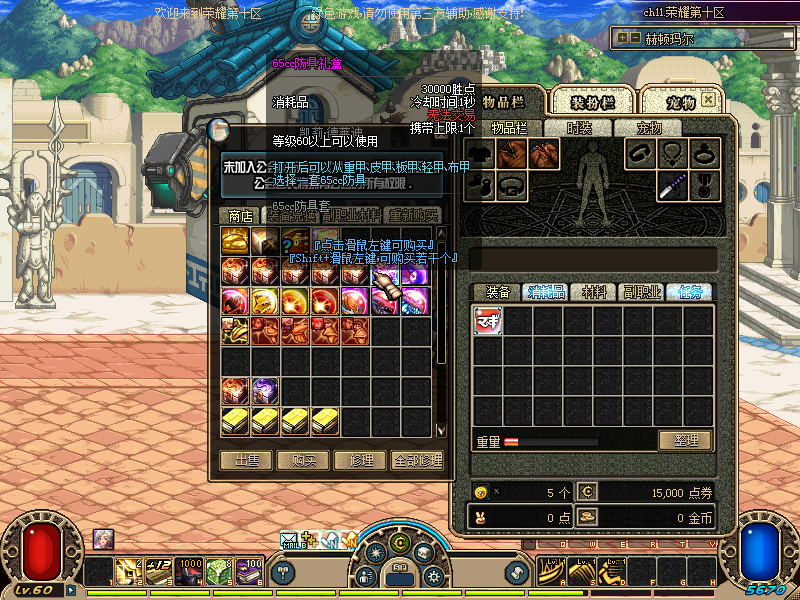This screenshot has width=800, height=600.
Task: Switch to the 装备 (Equipment) inventory tab
Action: point(497,292)
